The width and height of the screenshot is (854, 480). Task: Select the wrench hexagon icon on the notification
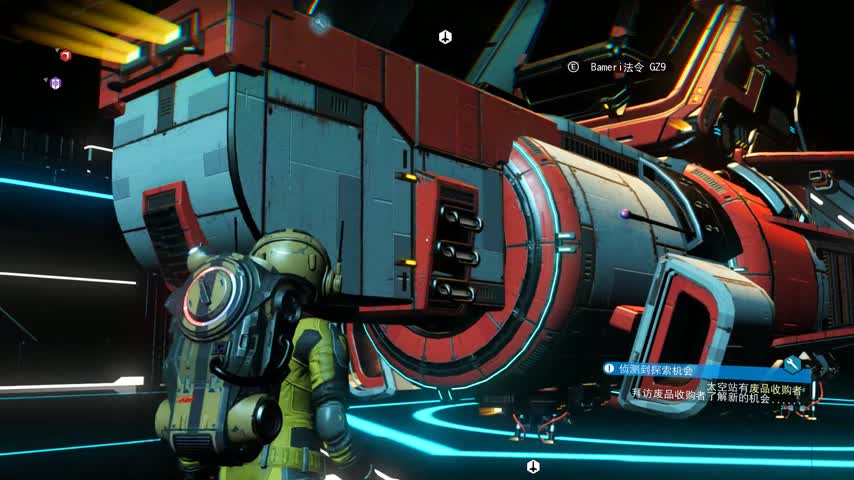(792, 365)
